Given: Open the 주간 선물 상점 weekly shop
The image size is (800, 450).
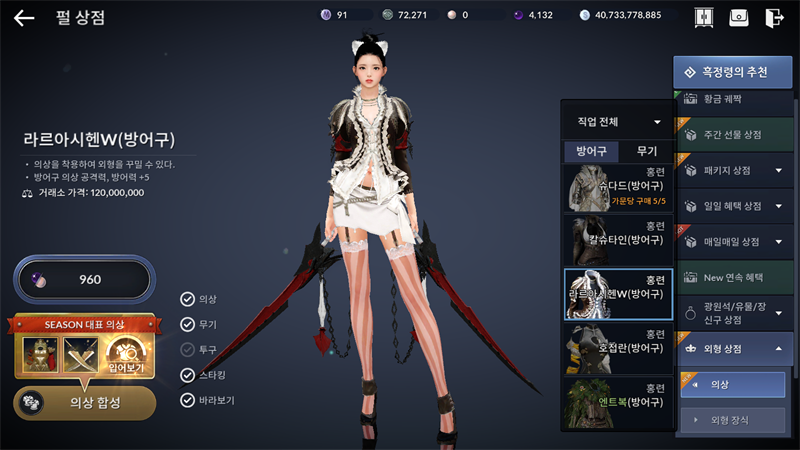Looking at the screenshot, I should click(x=736, y=135).
